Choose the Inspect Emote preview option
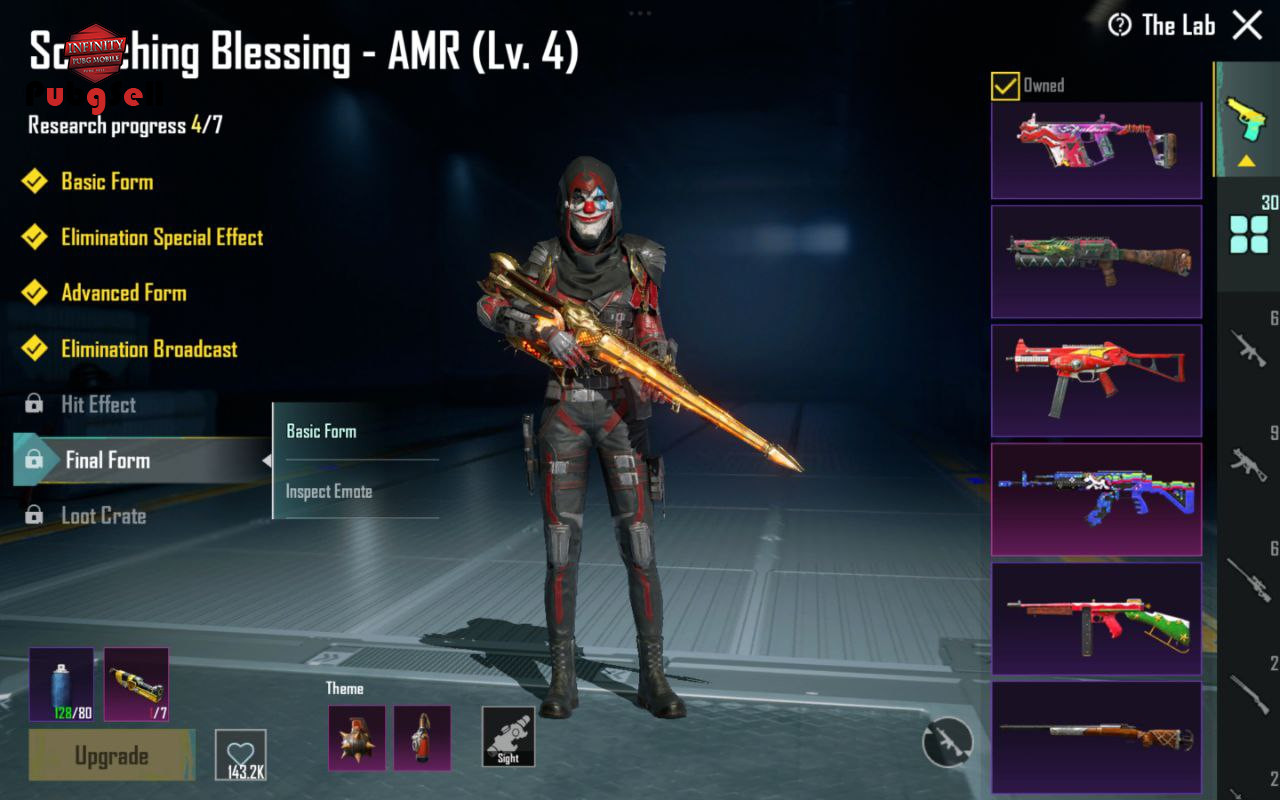The height and width of the screenshot is (800, 1280). coord(329,492)
